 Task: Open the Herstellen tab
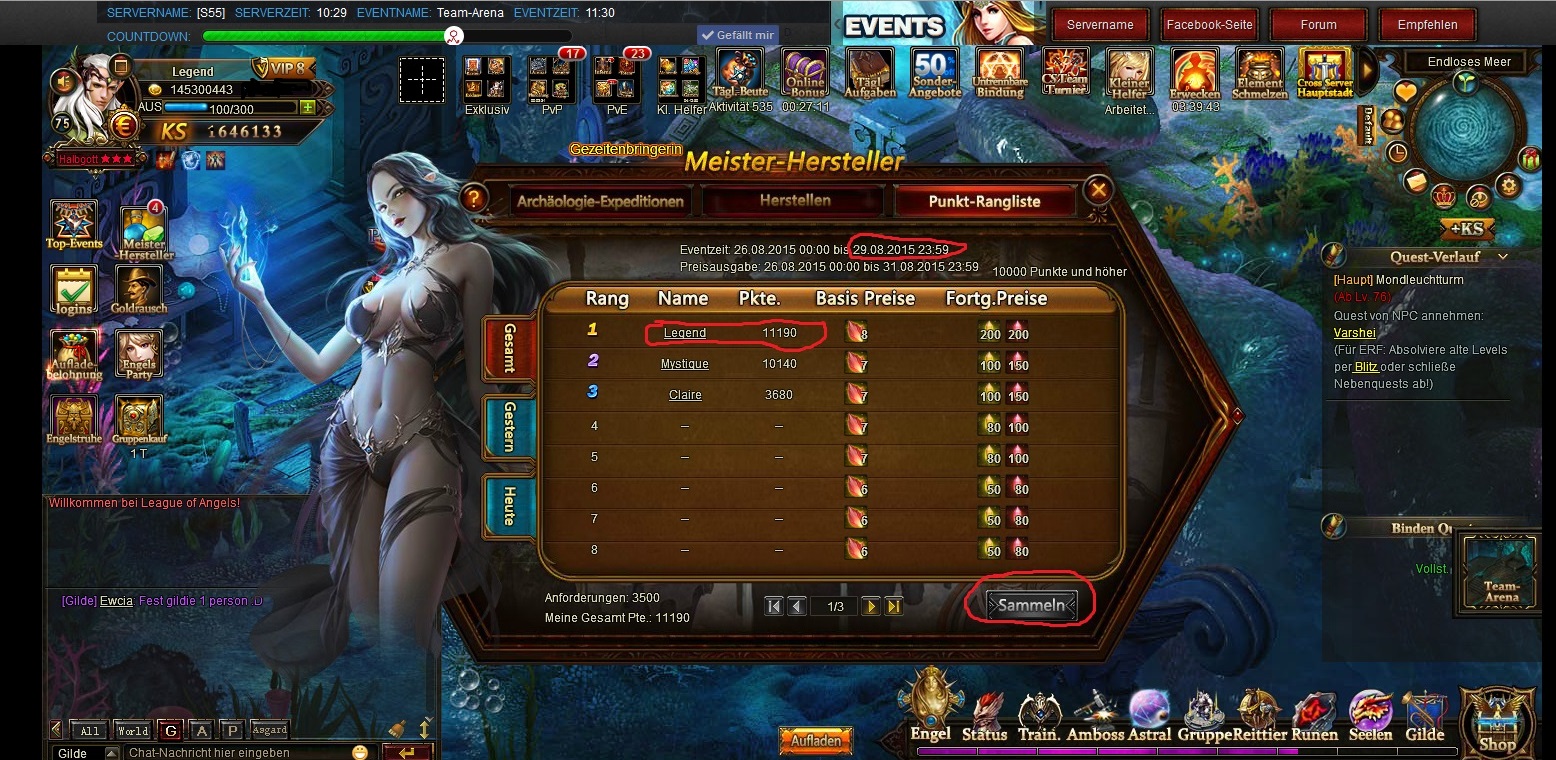click(x=795, y=201)
